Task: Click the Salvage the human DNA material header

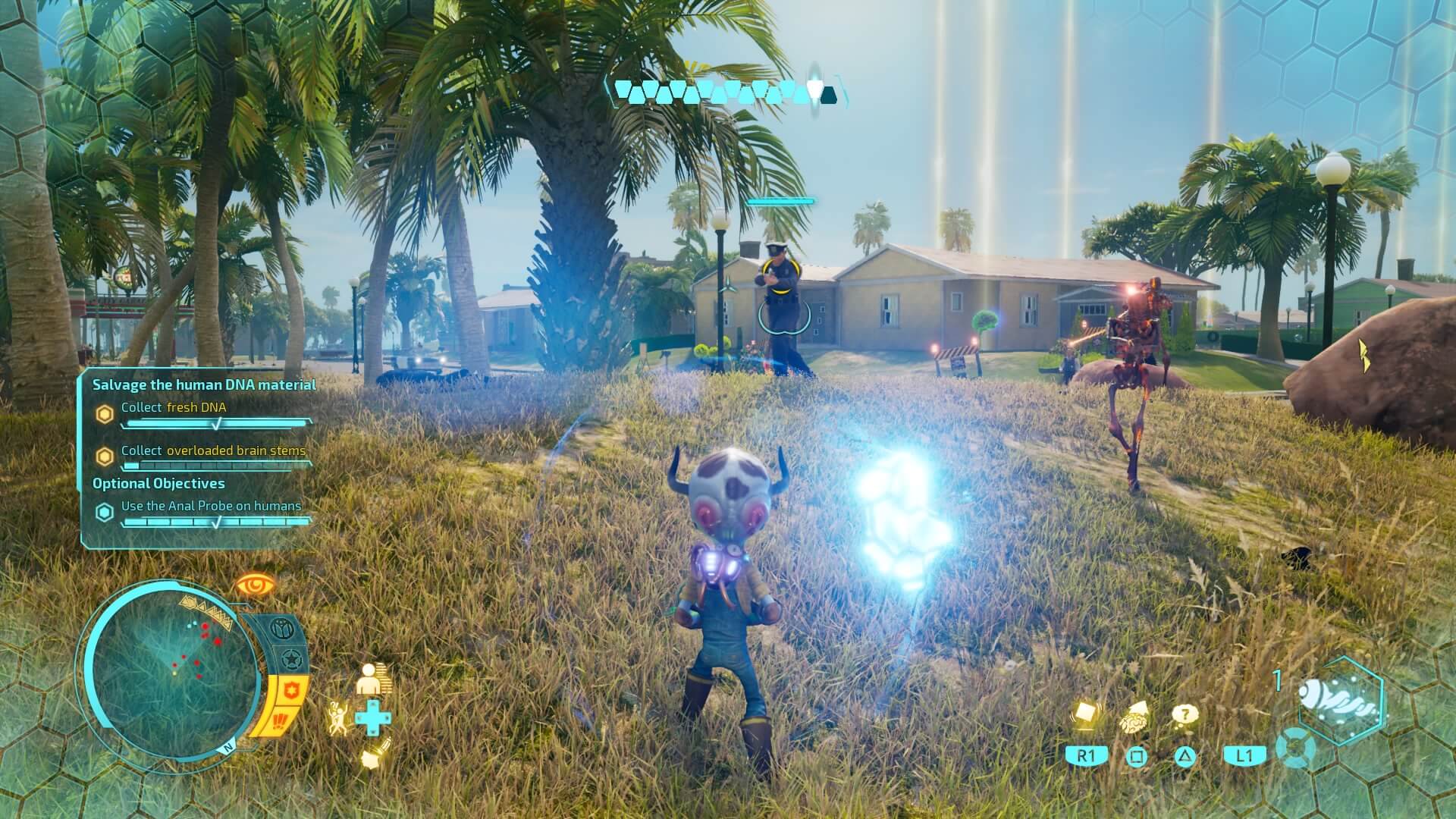Action: coord(204,384)
